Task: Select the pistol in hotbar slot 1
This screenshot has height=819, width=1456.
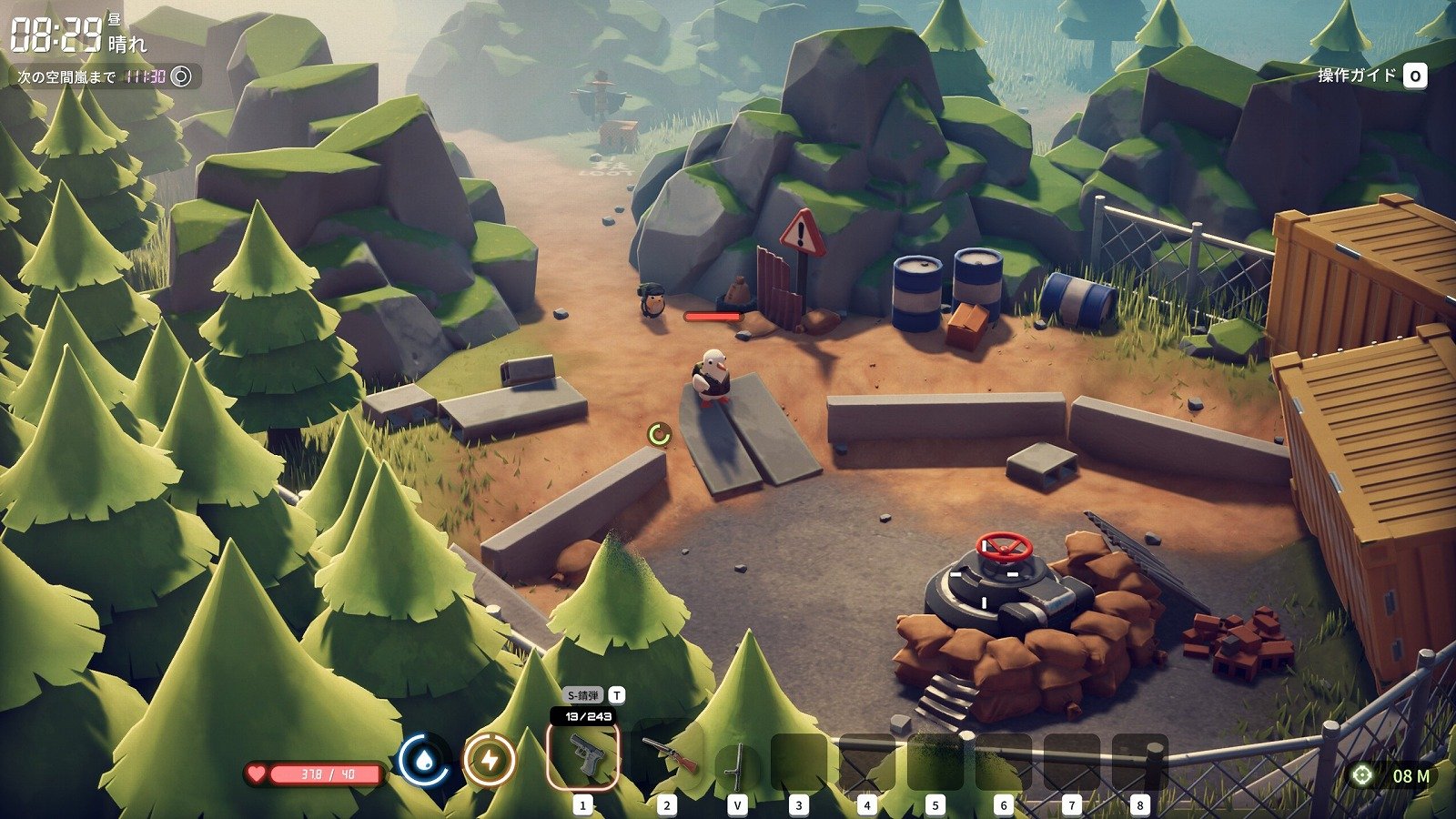Action: tap(582, 755)
